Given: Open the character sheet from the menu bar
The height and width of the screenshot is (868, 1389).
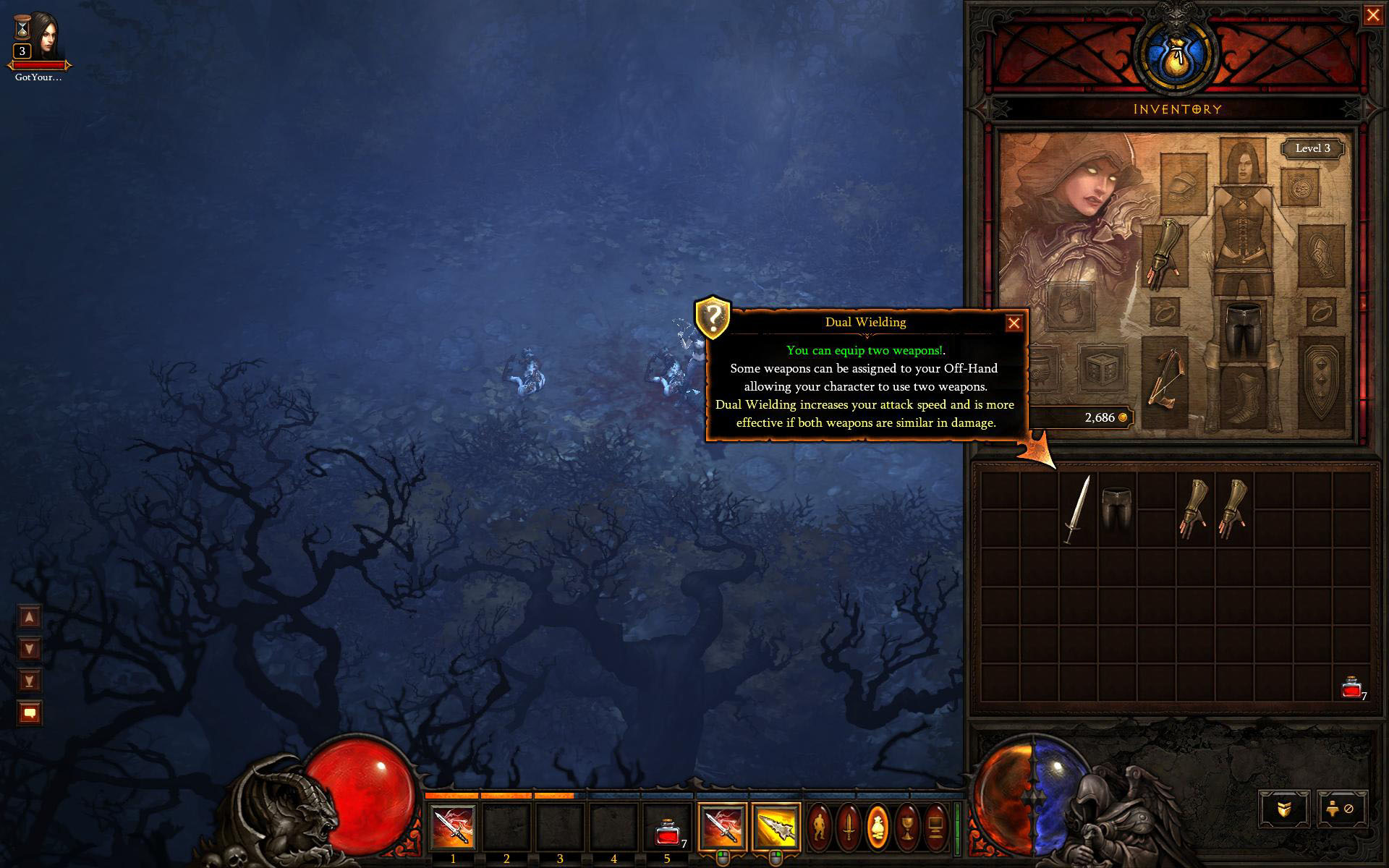Looking at the screenshot, I should coord(819,827).
